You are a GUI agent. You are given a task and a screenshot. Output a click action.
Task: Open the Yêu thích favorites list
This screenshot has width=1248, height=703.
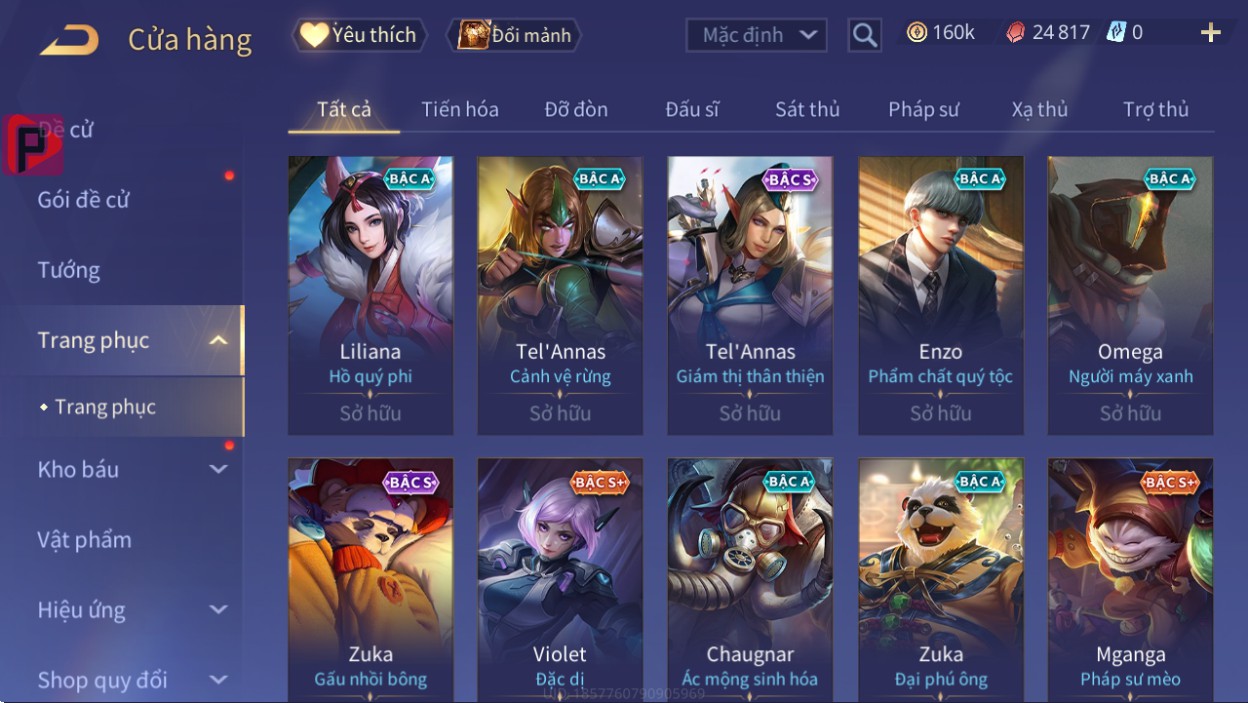(359, 36)
